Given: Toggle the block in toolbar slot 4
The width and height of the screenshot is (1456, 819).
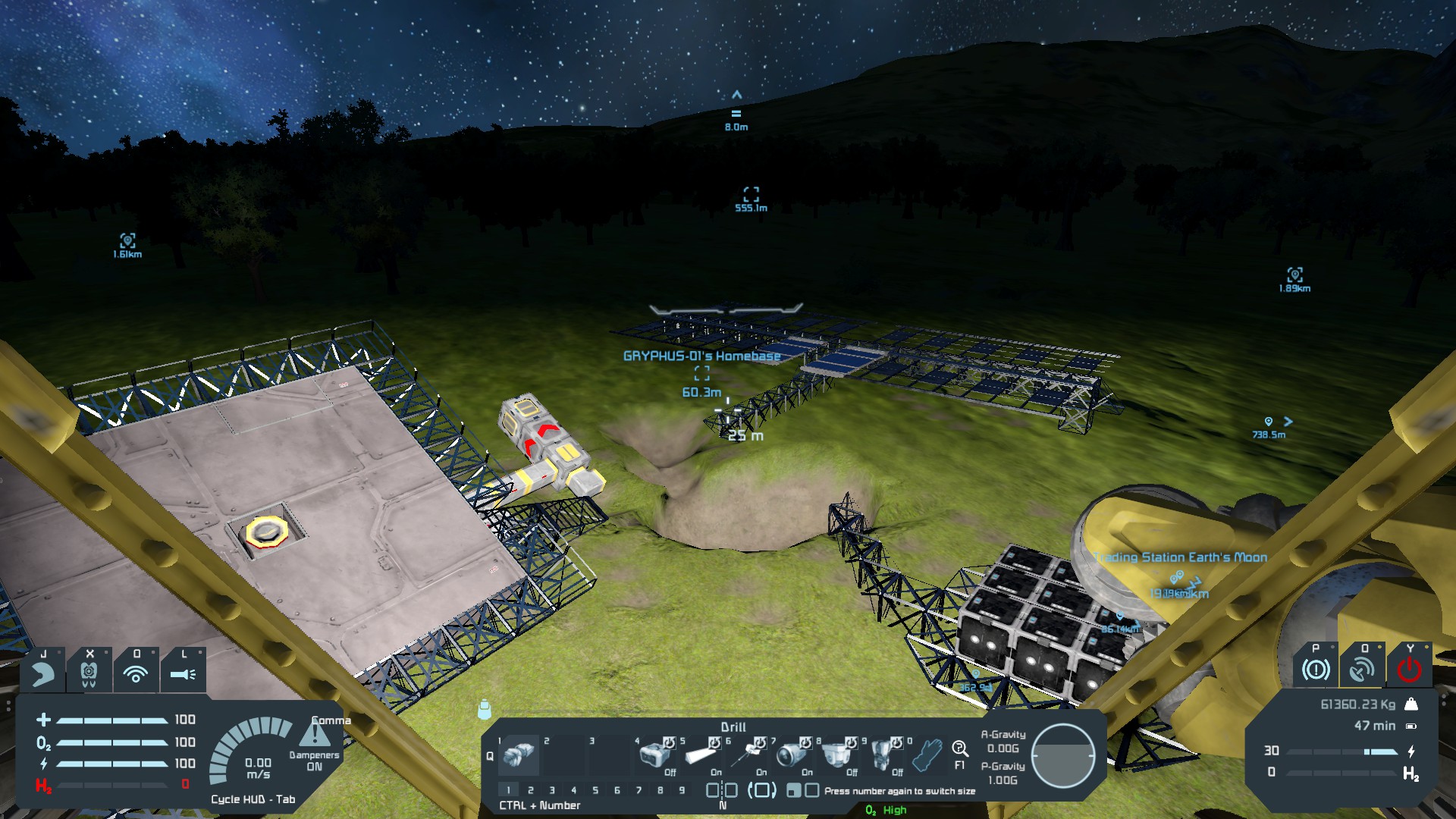Looking at the screenshot, I should coord(654,755).
